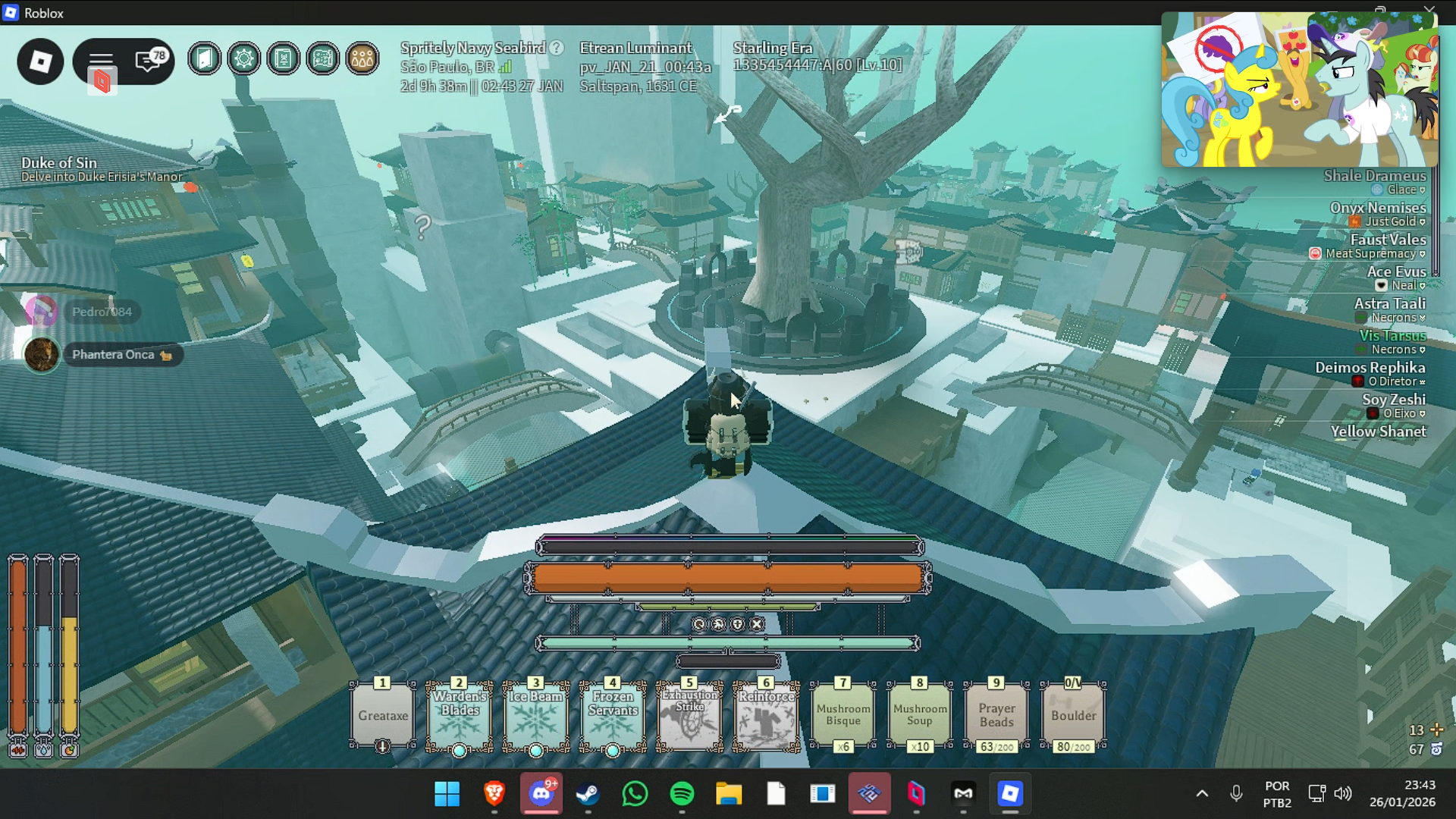The image size is (1456, 819).
Task: Open the map icon button
Action: 323,58
